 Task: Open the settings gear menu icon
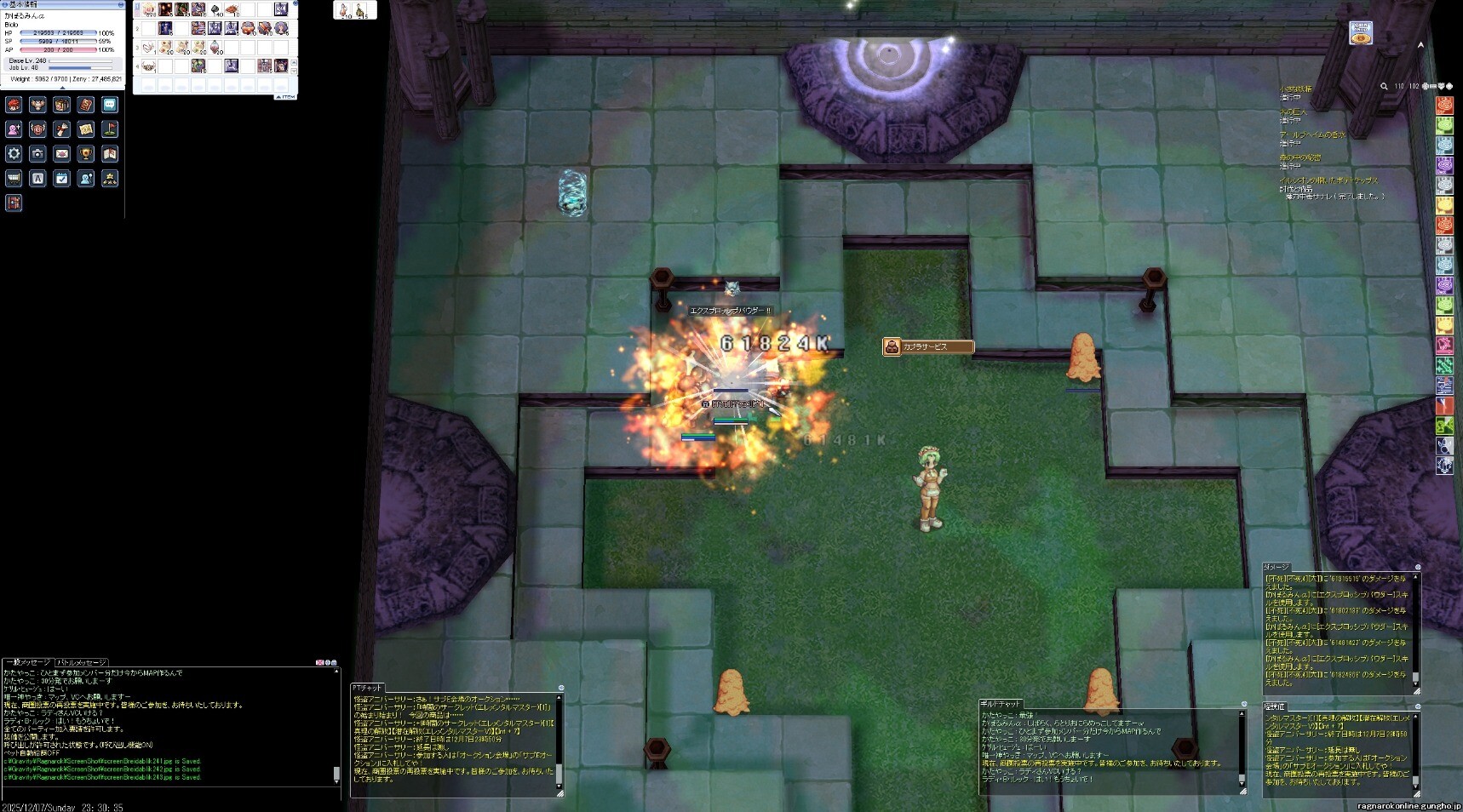click(x=14, y=154)
